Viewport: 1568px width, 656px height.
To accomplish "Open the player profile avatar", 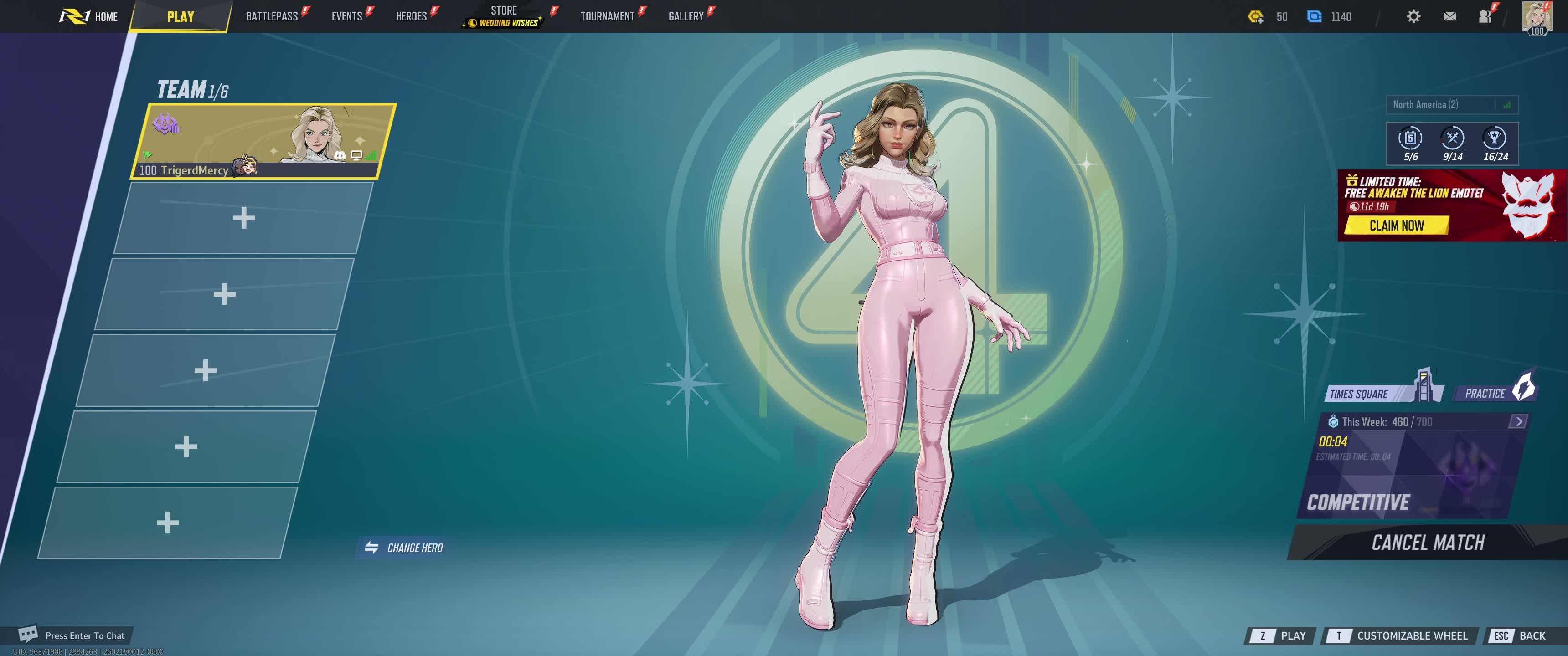I will click(1537, 16).
